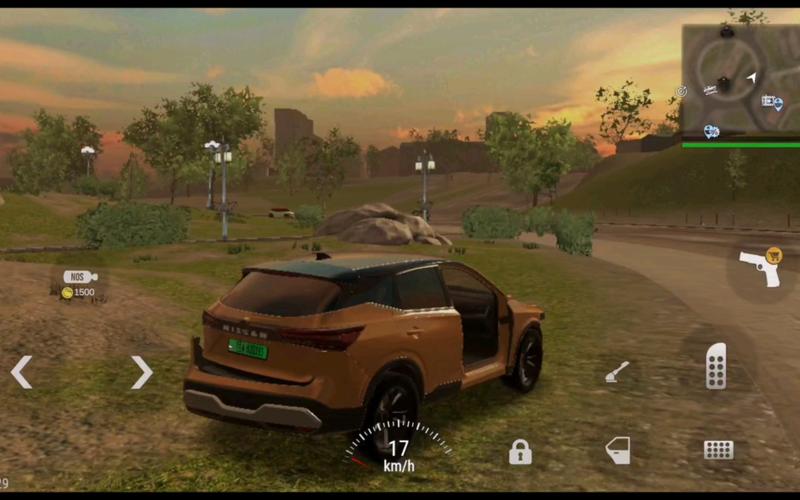Buy NOS for 1500 coins

click(80, 284)
